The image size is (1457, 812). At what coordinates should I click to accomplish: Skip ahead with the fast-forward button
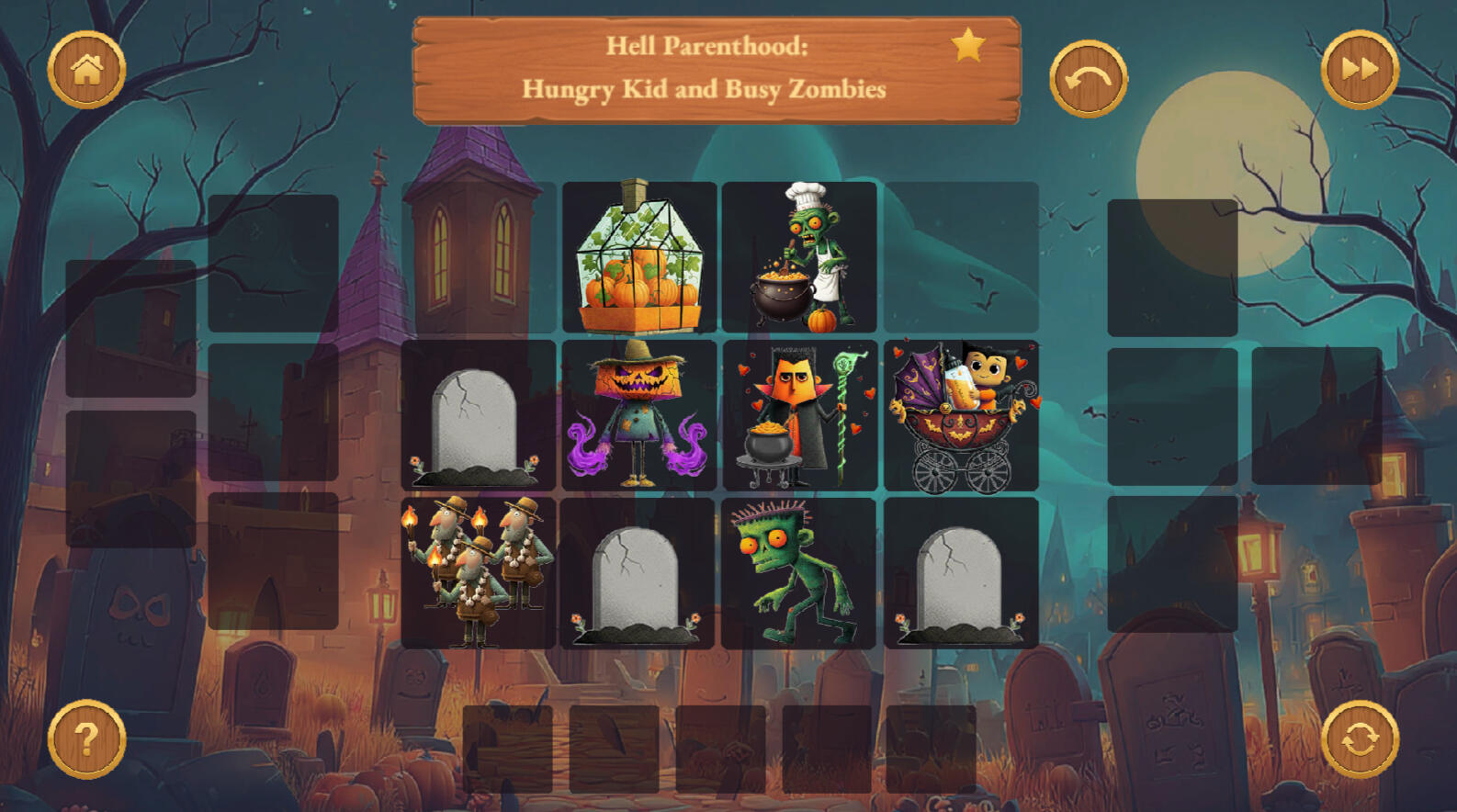click(x=1360, y=70)
